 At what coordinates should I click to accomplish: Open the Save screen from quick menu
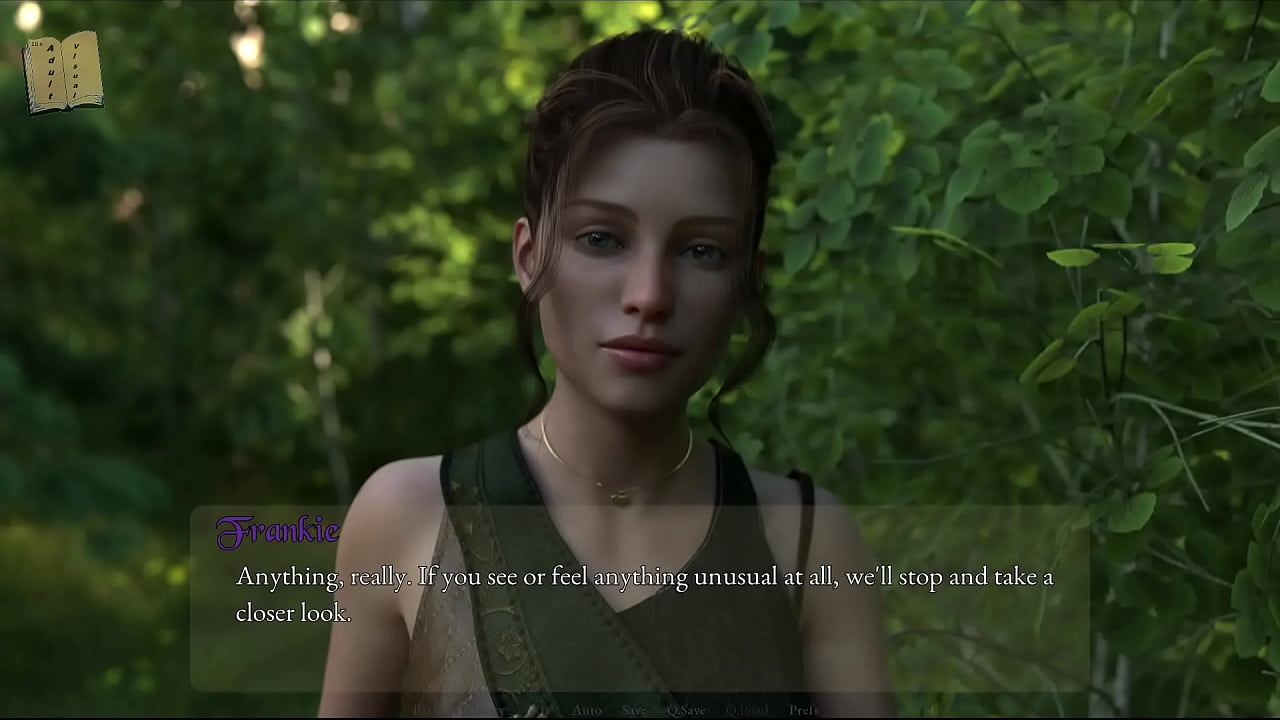tap(634, 710)
